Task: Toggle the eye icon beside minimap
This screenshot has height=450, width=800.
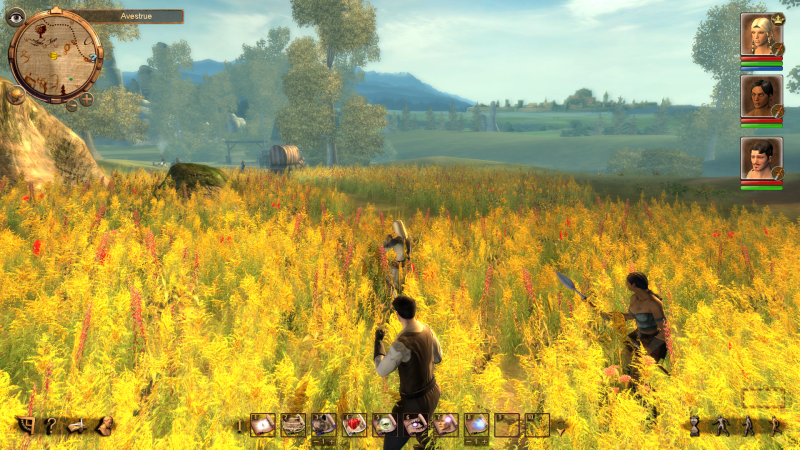Action: (15, 16)
